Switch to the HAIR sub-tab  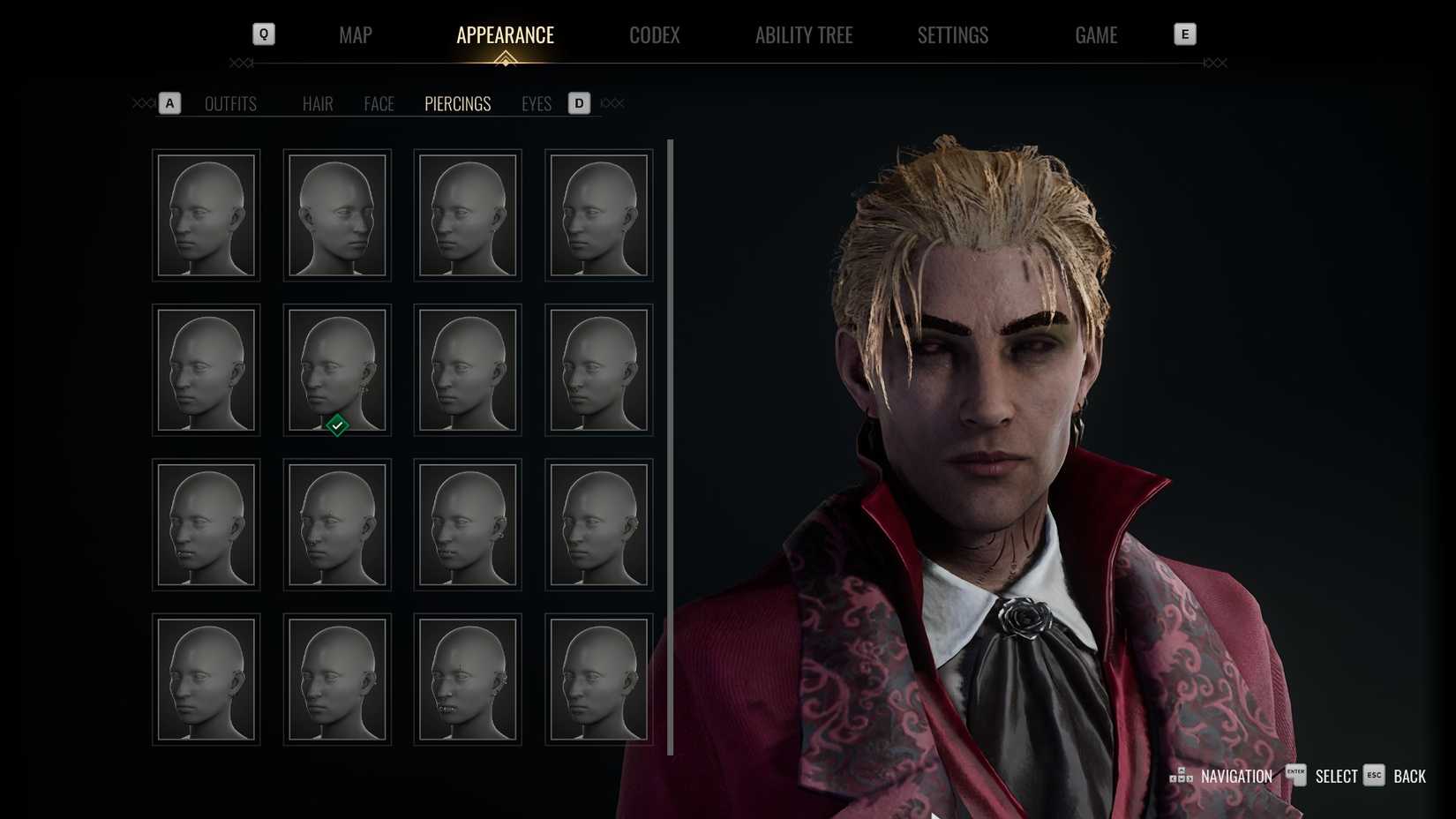317,103
